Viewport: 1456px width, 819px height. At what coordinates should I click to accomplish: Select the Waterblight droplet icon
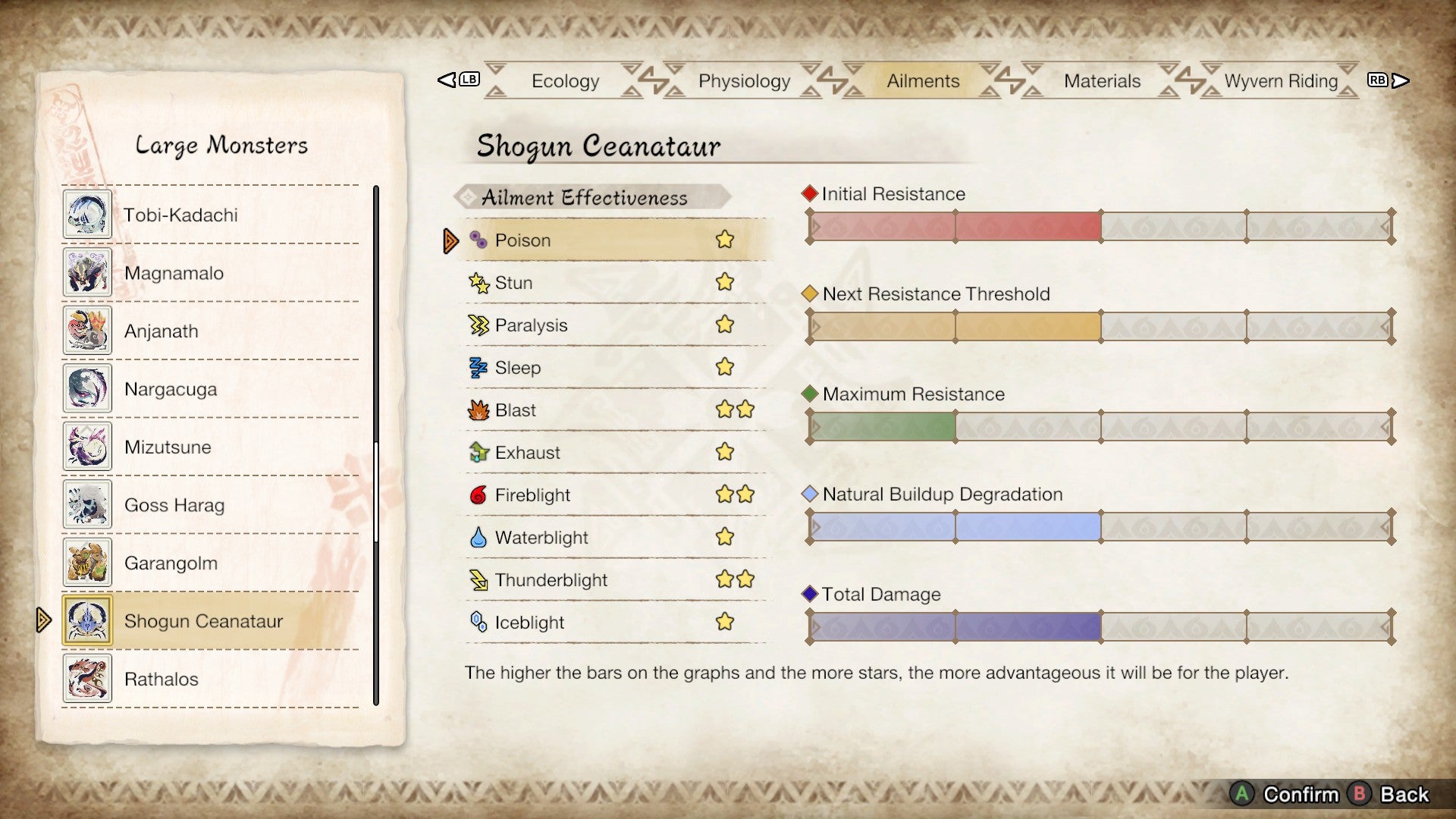click(x=475, y=537)
